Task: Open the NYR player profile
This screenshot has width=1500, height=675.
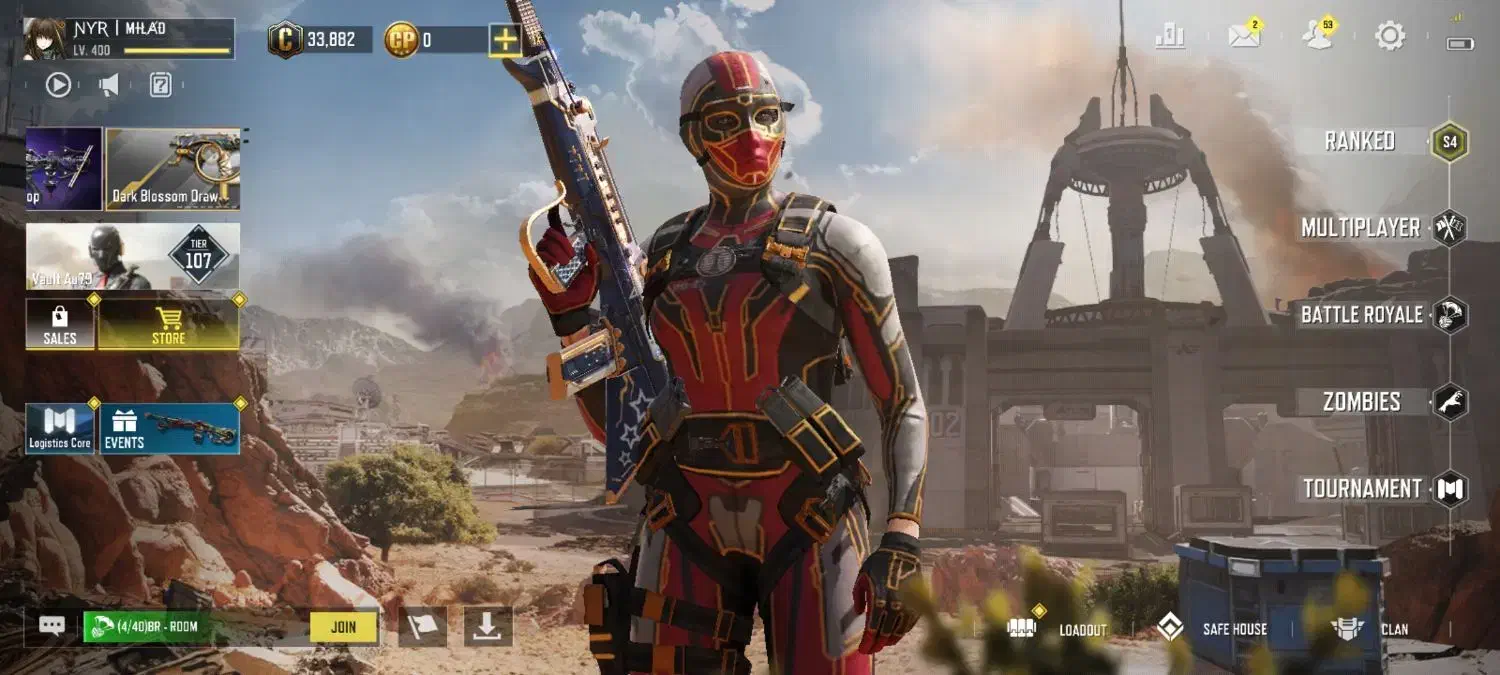Action: tap(129, 39)
